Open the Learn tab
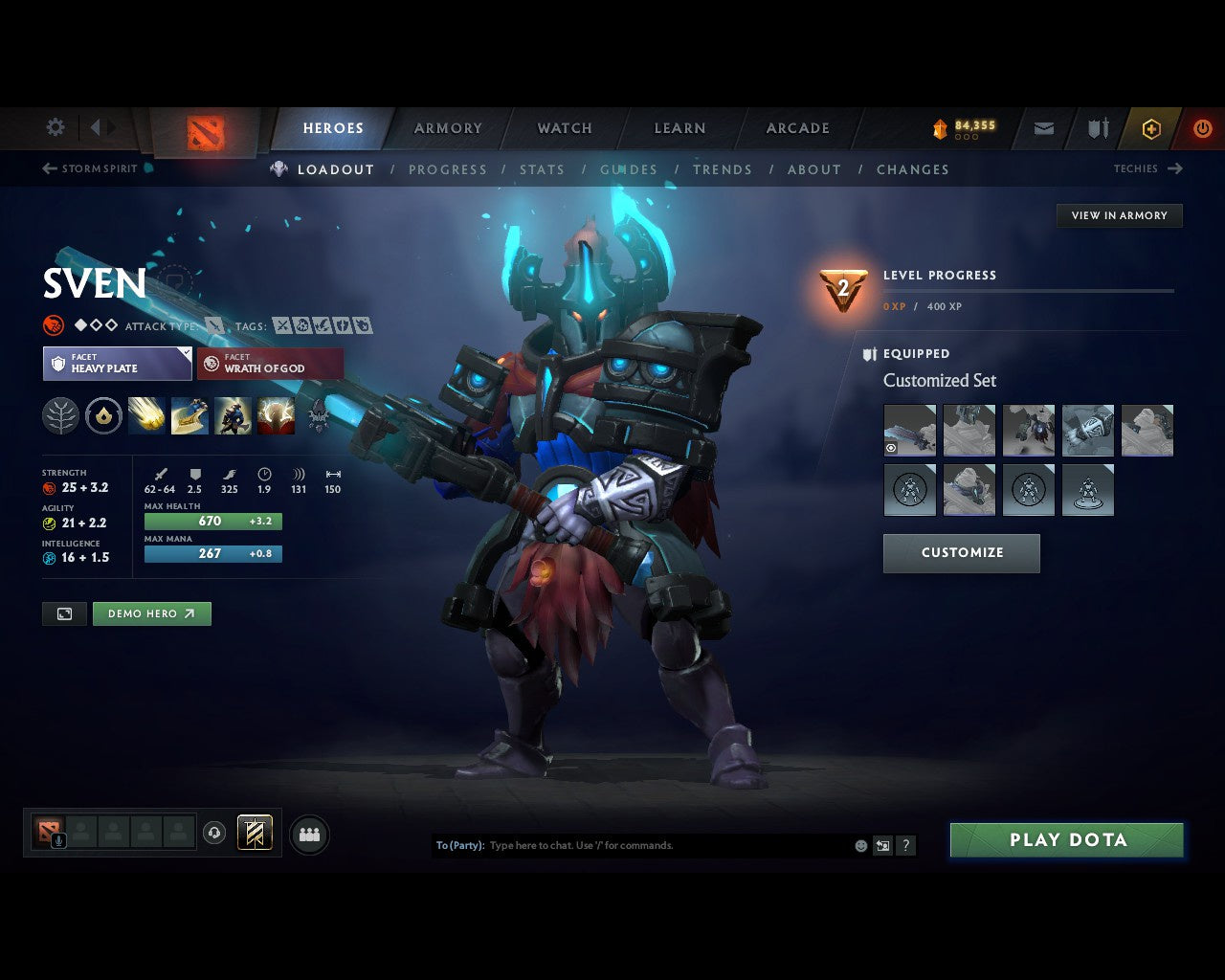Screen dimensions: 1225x980 click(679, 128)
